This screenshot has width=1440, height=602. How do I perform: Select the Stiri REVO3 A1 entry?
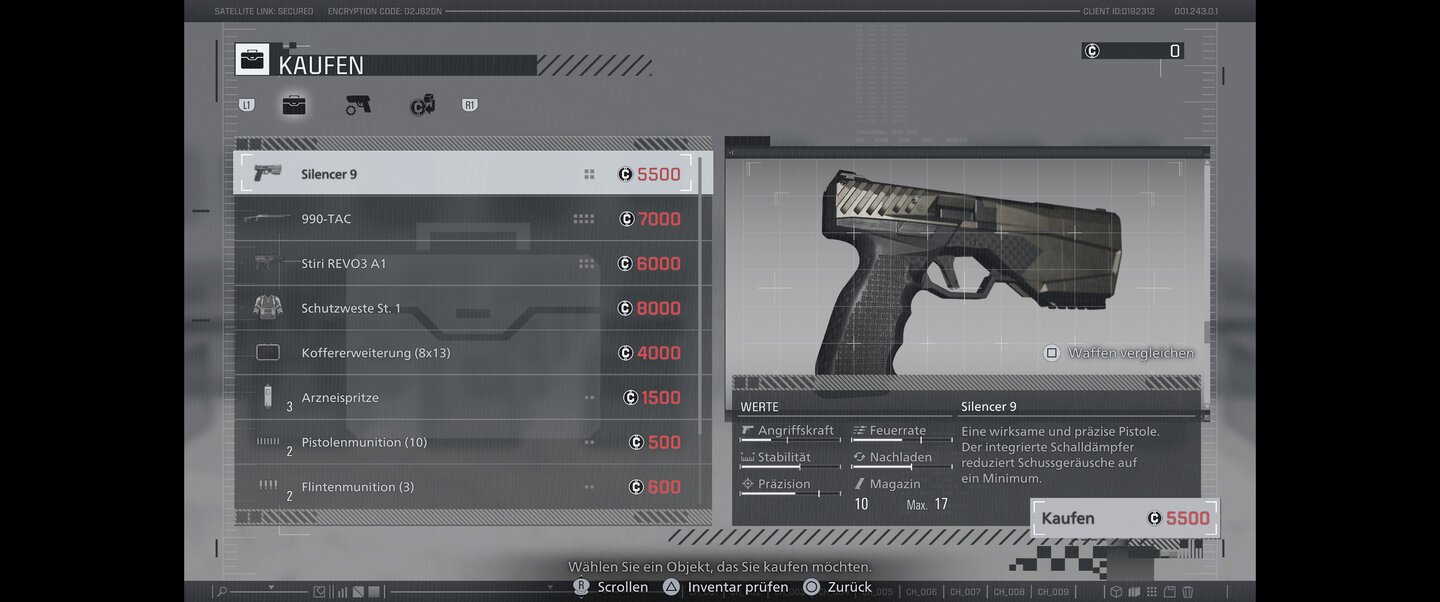(470, 264)
